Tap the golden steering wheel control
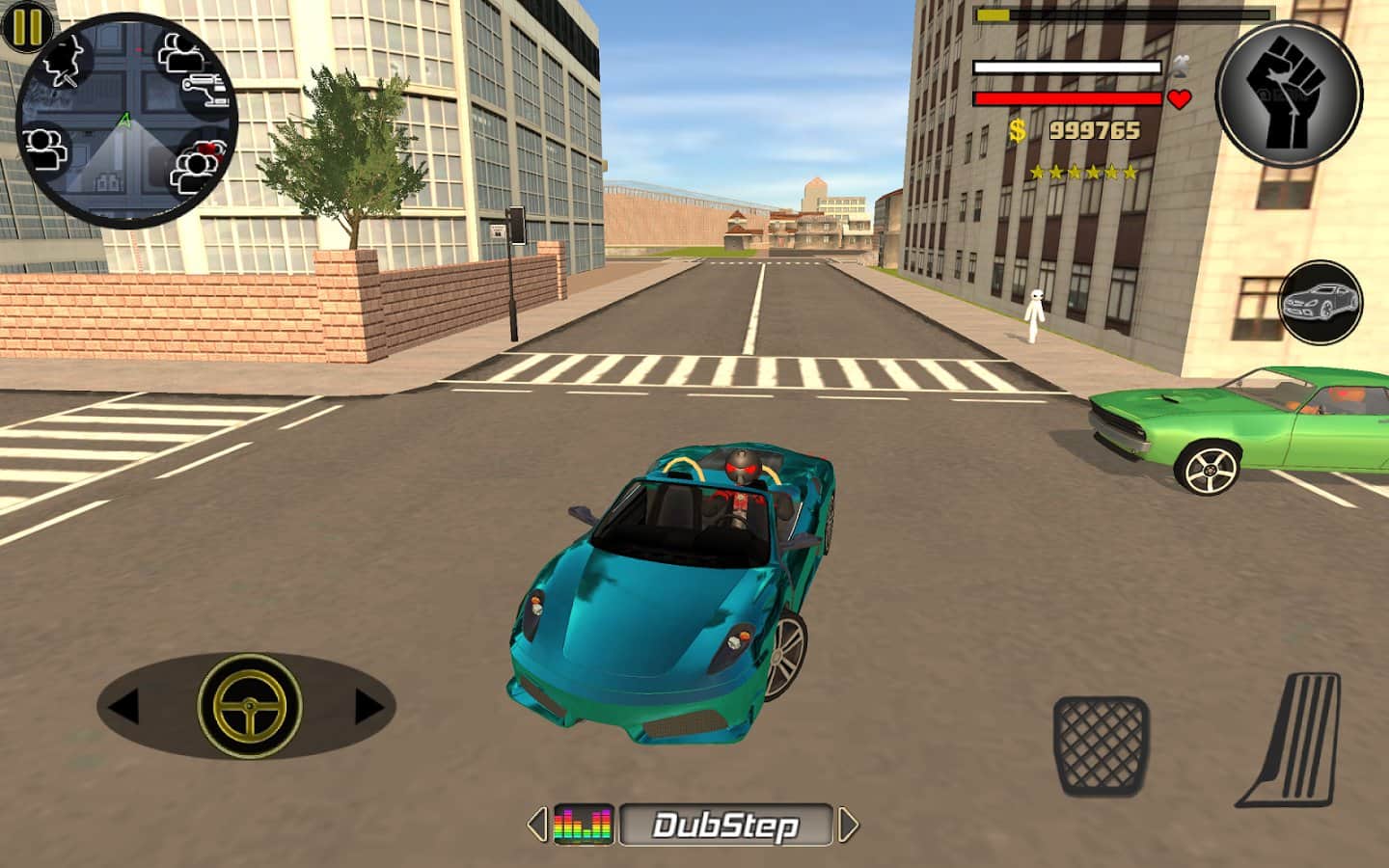Image resolution: width=1389 pixels, height=868 pixels. coord(249,705)
